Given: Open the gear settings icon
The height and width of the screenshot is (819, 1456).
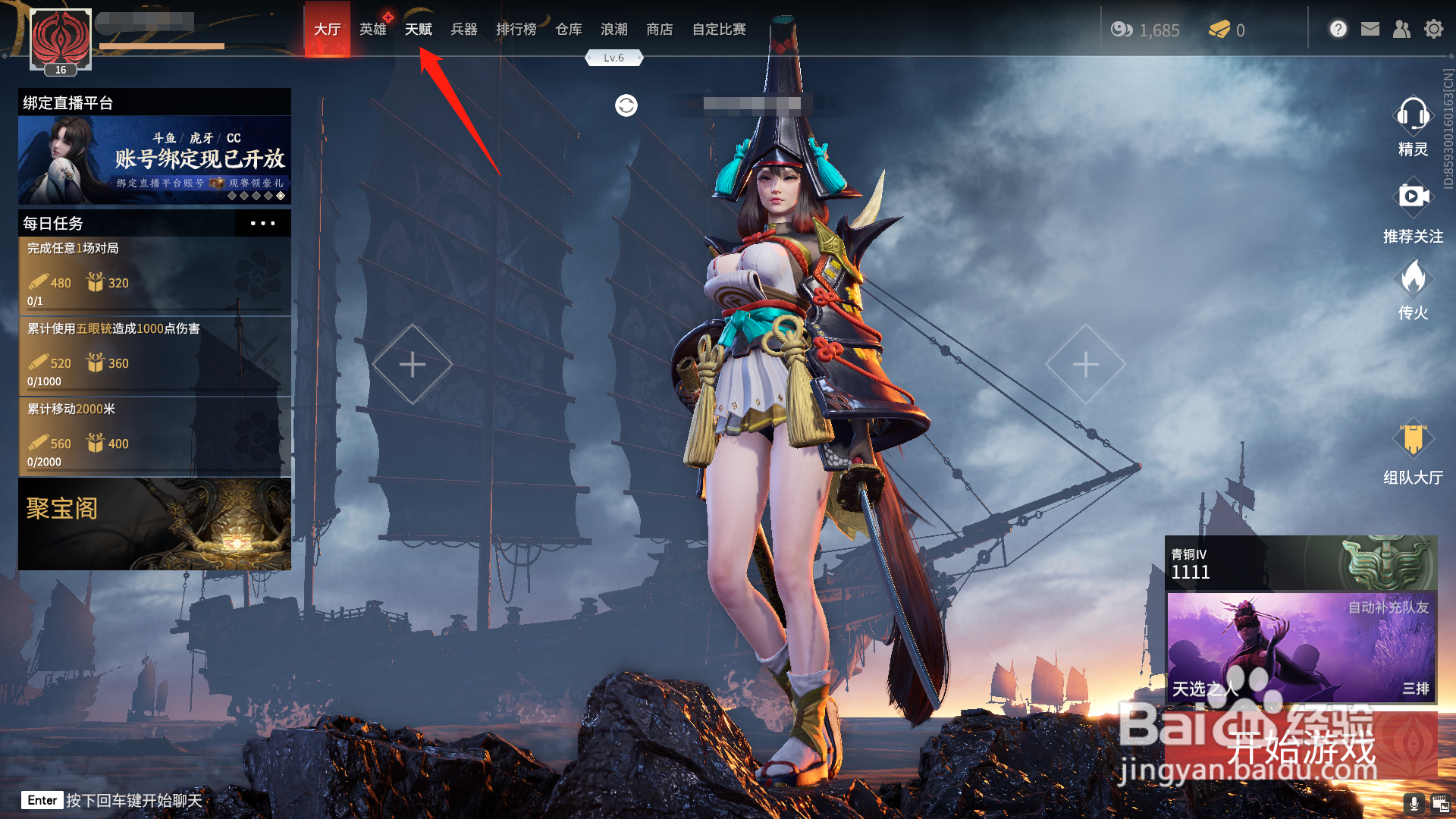Looking at the screenshot, I should click(1433, 30).
